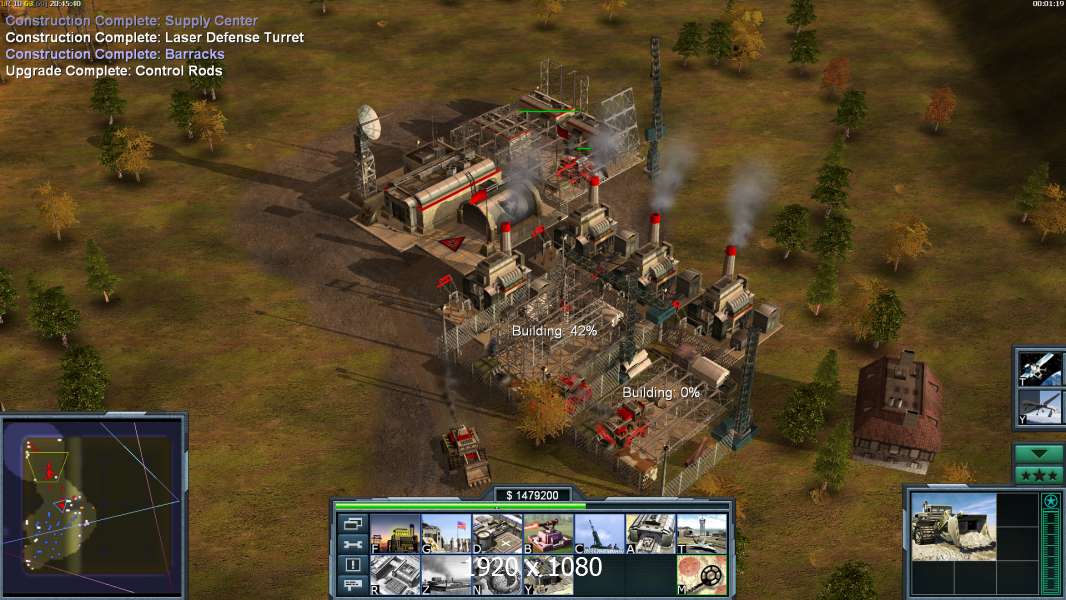Build a Barracks from the flag icon

446,534
